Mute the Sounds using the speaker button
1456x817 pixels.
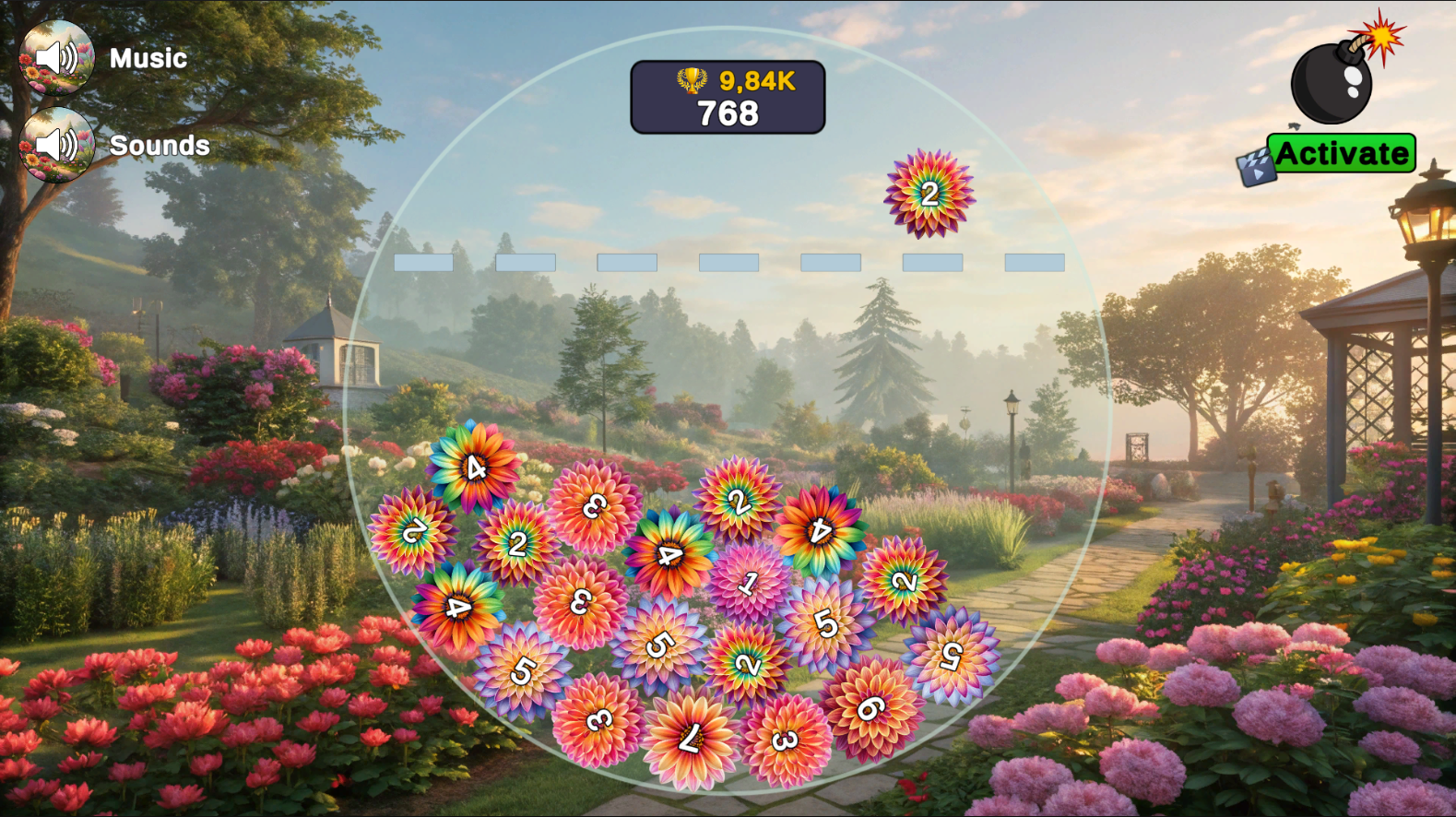(57, 145)
